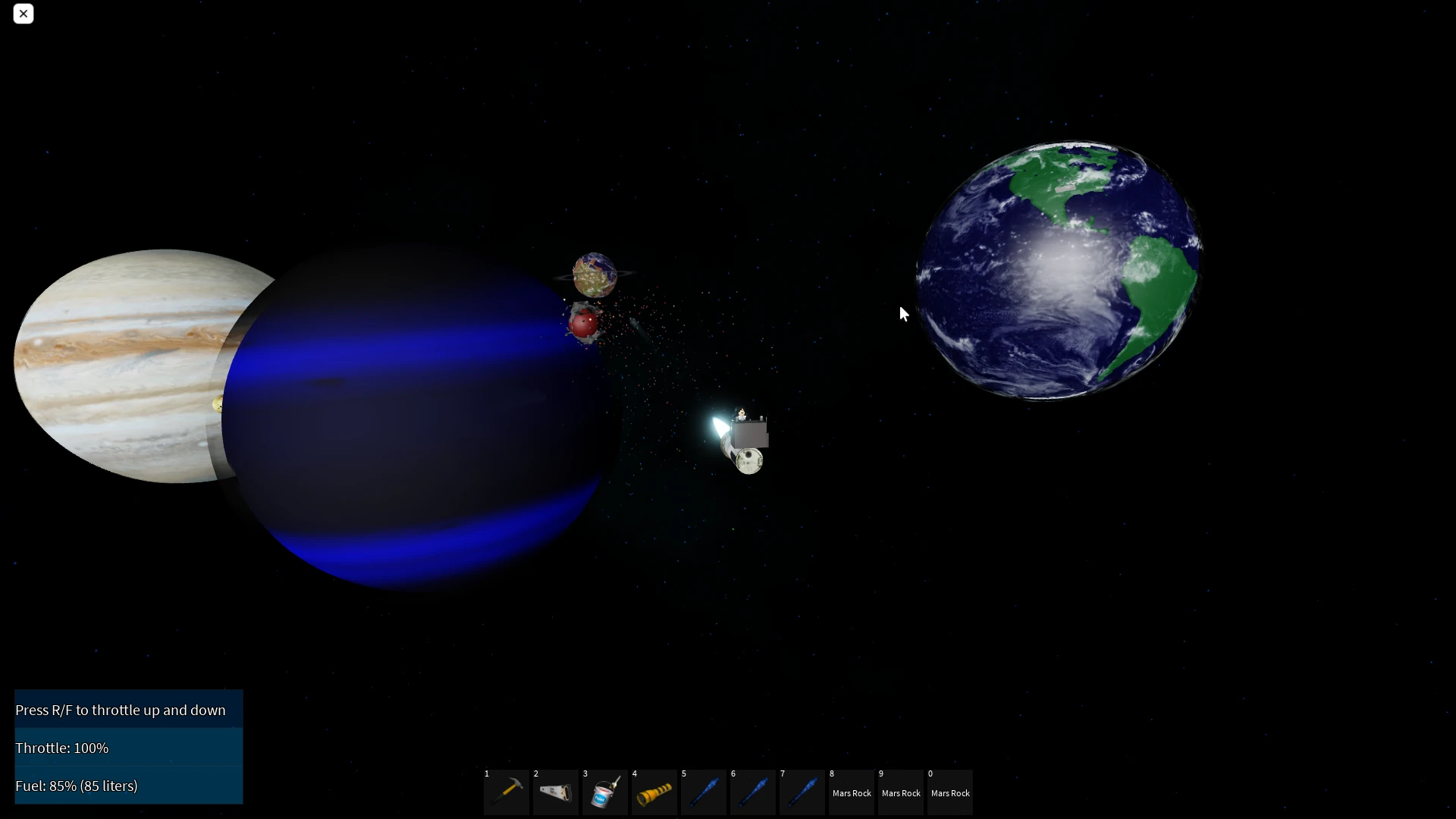This screenshot has height=819, width=1456.
Task: Select the paint bucket tool
Action: pyautogui.click(x=604, y=792)
